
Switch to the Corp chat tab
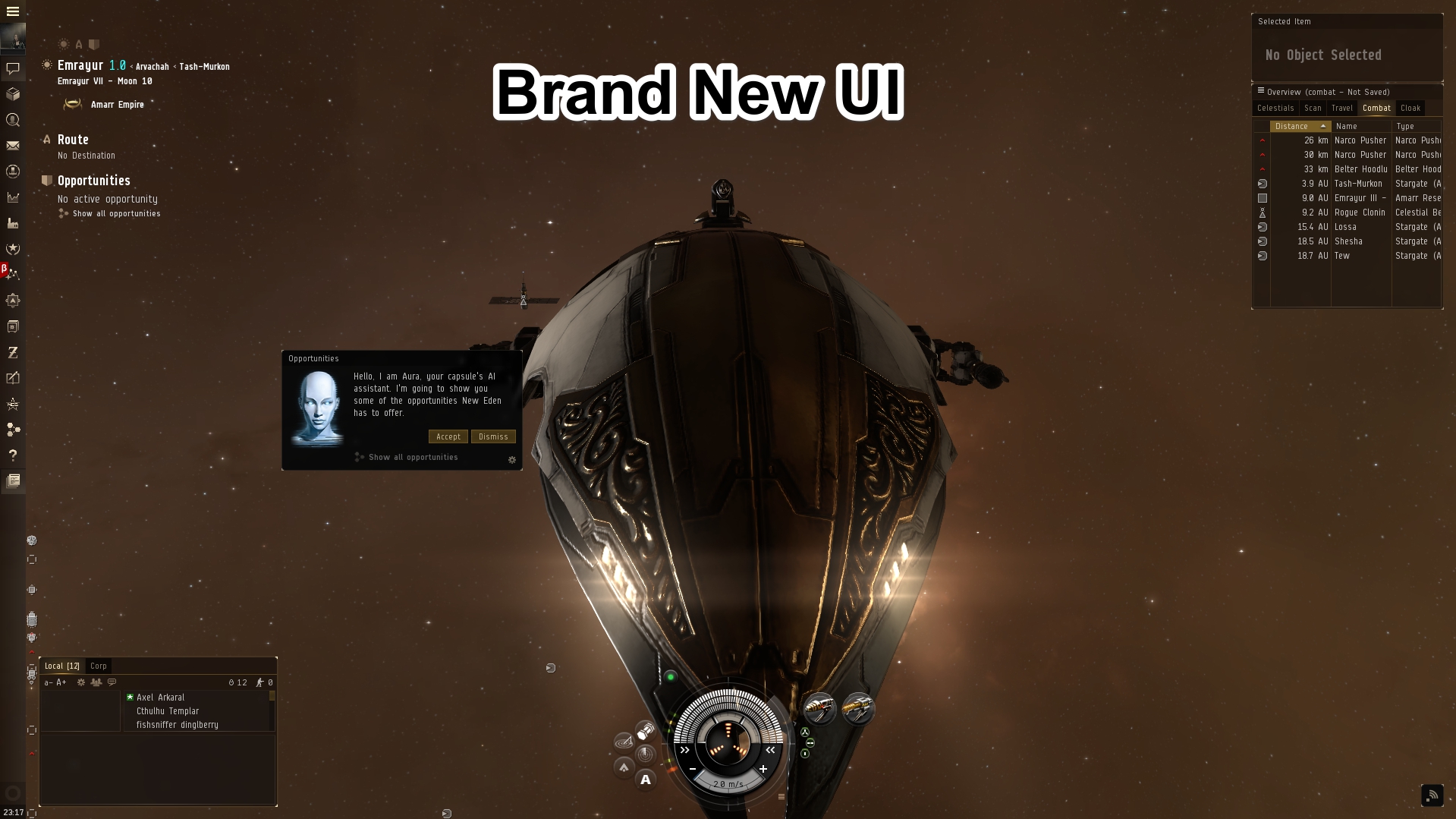[x=99, y=666]
